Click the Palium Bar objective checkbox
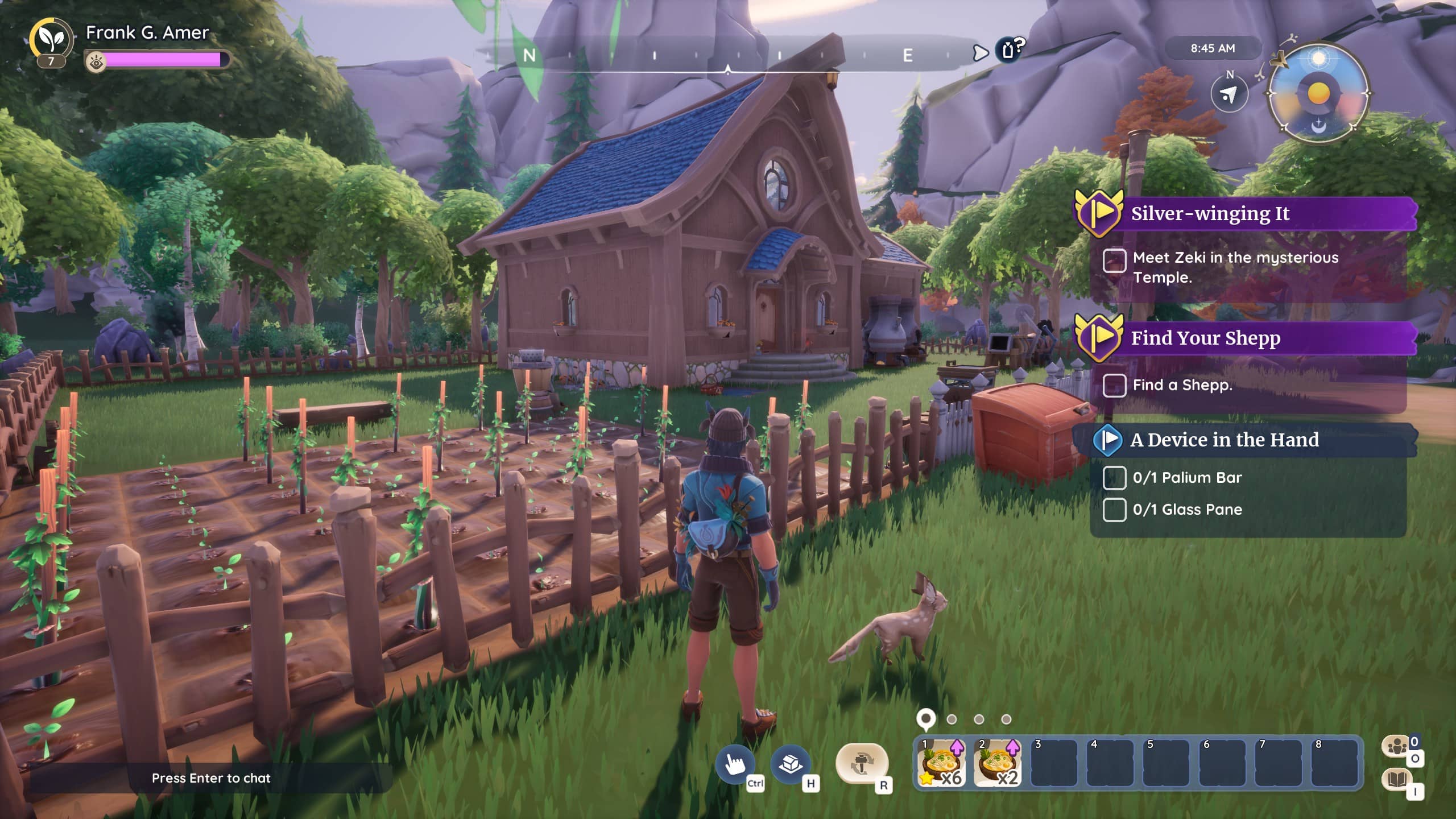The height and width of the screenshot is (819, 1456). (1114, 478)
